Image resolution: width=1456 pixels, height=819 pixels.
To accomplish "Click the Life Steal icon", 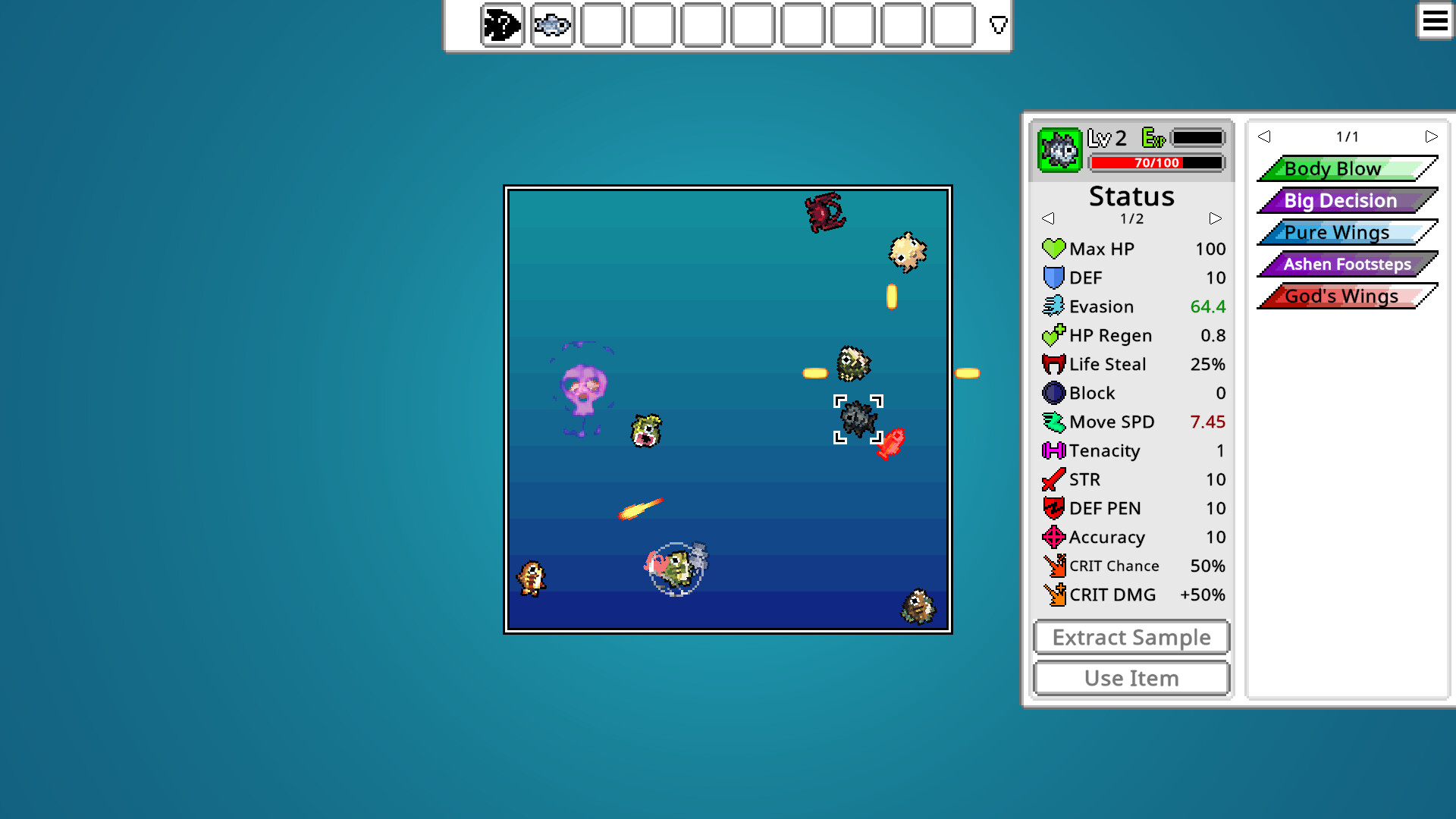I will [x=1053, y=364].
